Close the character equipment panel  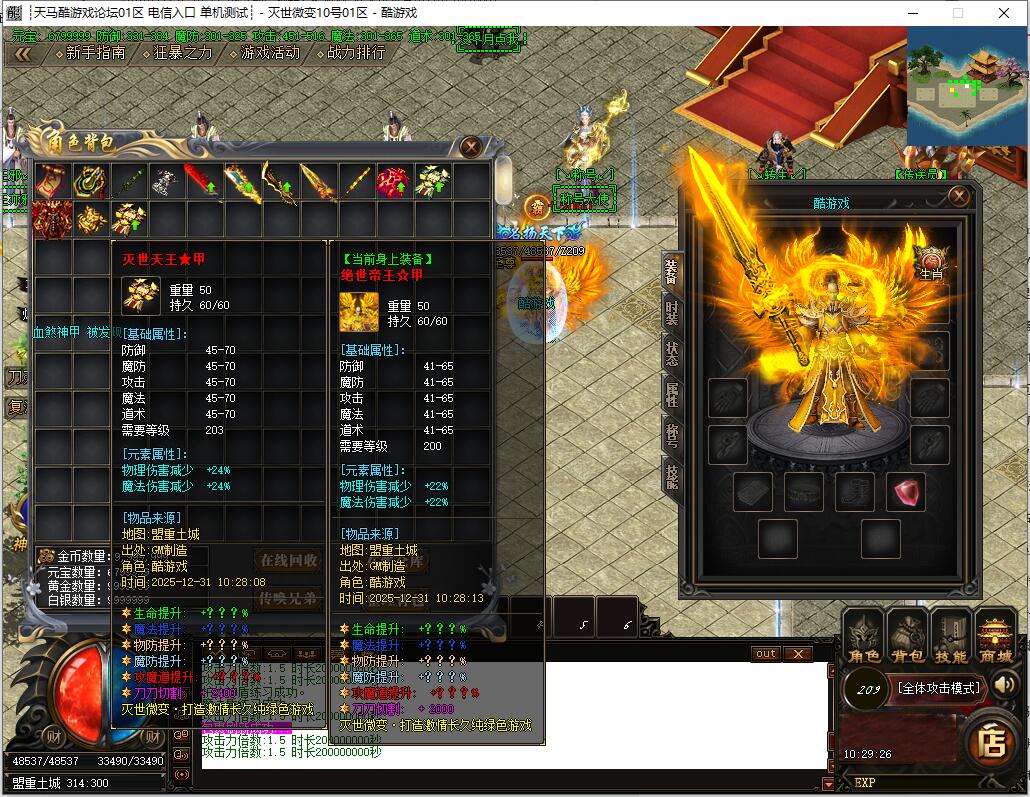point(959,196)
